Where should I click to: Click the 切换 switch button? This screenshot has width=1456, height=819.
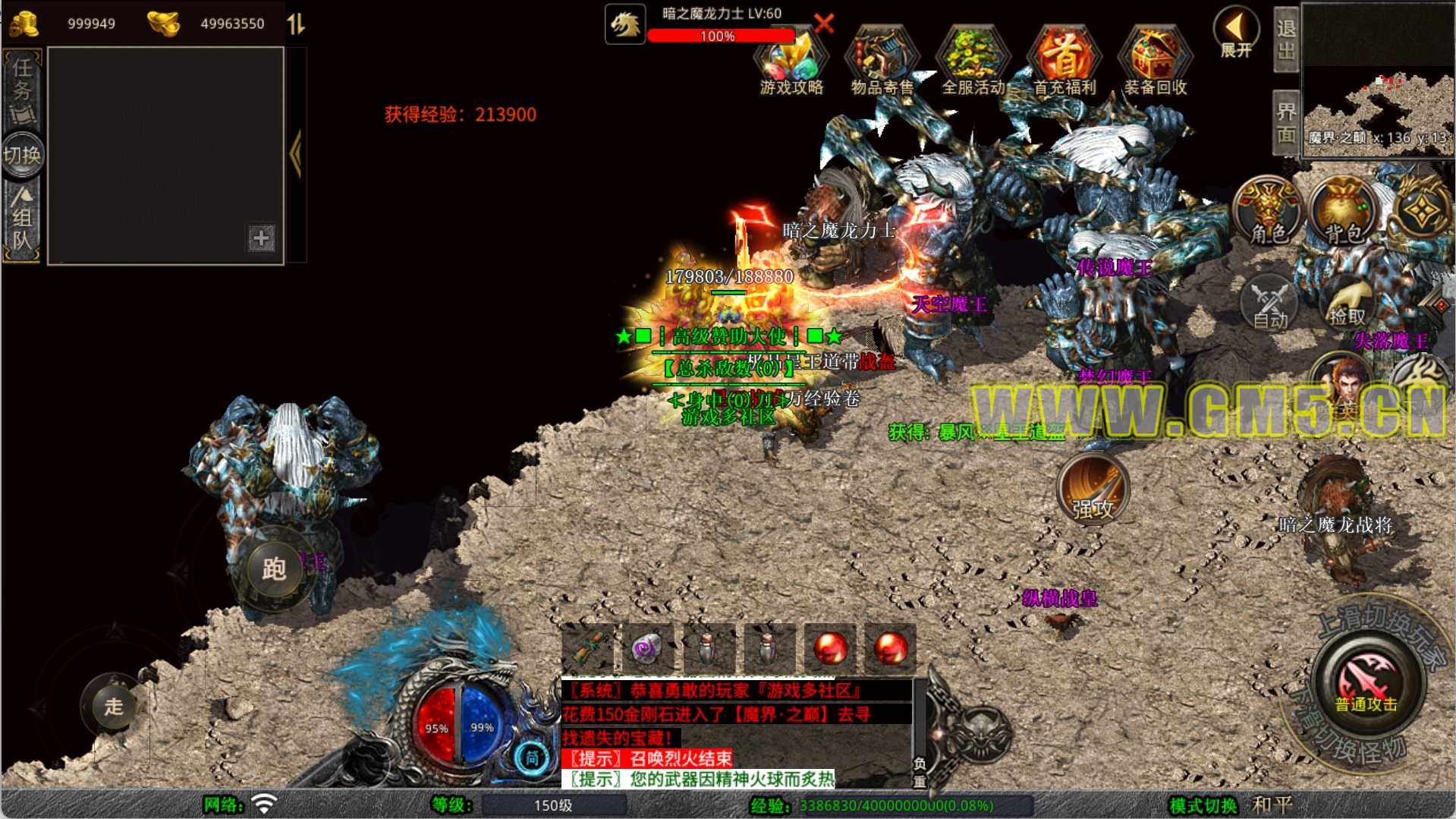[22, 155]
